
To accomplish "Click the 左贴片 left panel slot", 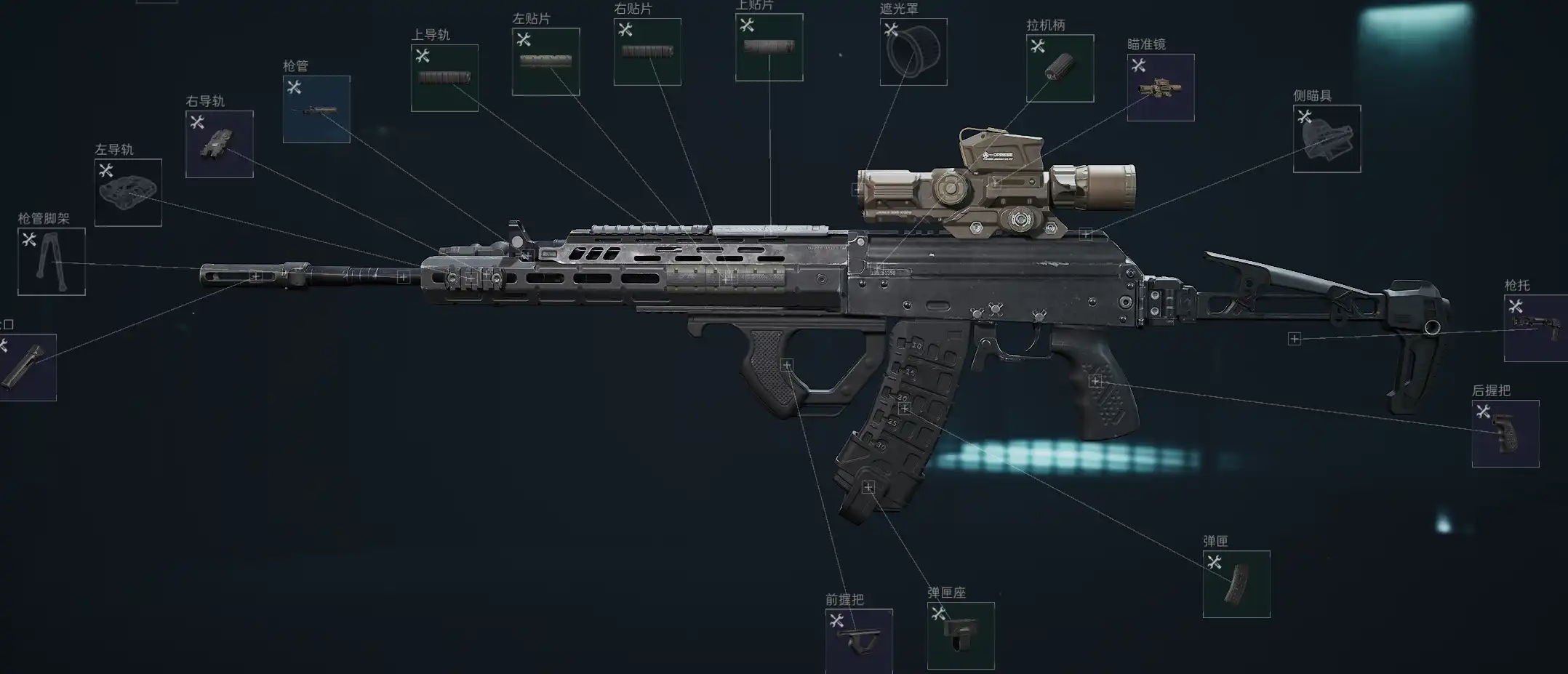I will point(545,62).
